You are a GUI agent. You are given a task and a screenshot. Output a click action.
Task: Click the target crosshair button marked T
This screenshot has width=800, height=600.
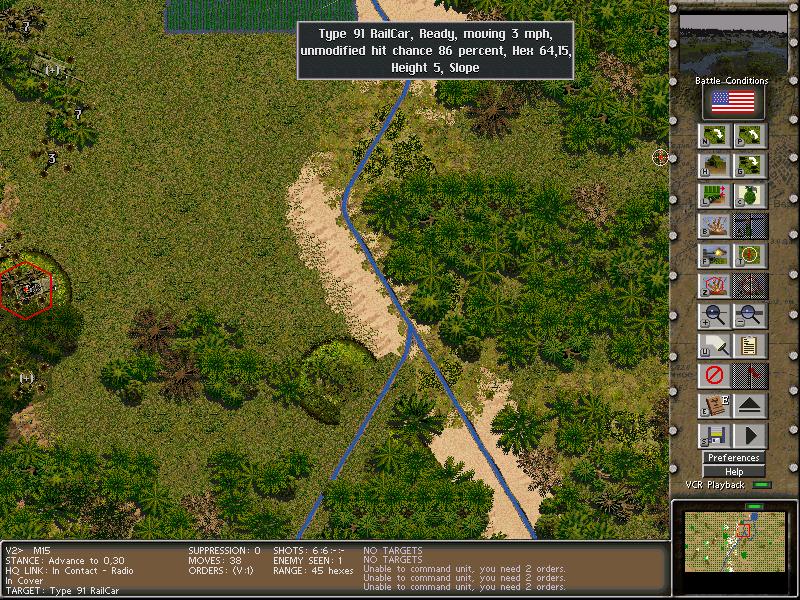point(750,256)
